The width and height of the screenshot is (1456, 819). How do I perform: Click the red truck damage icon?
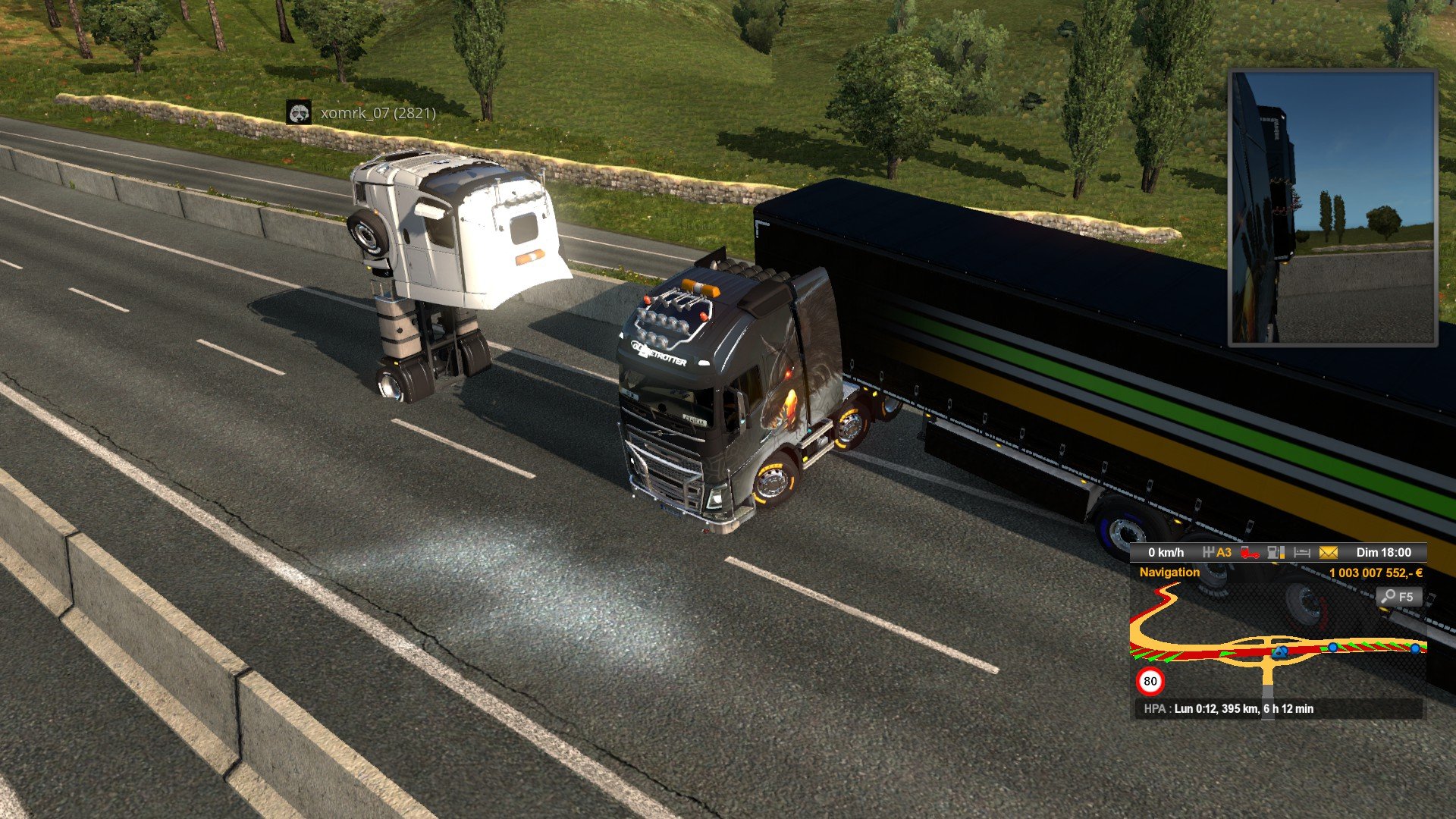pyautogui.click(x=1249, y=553)
